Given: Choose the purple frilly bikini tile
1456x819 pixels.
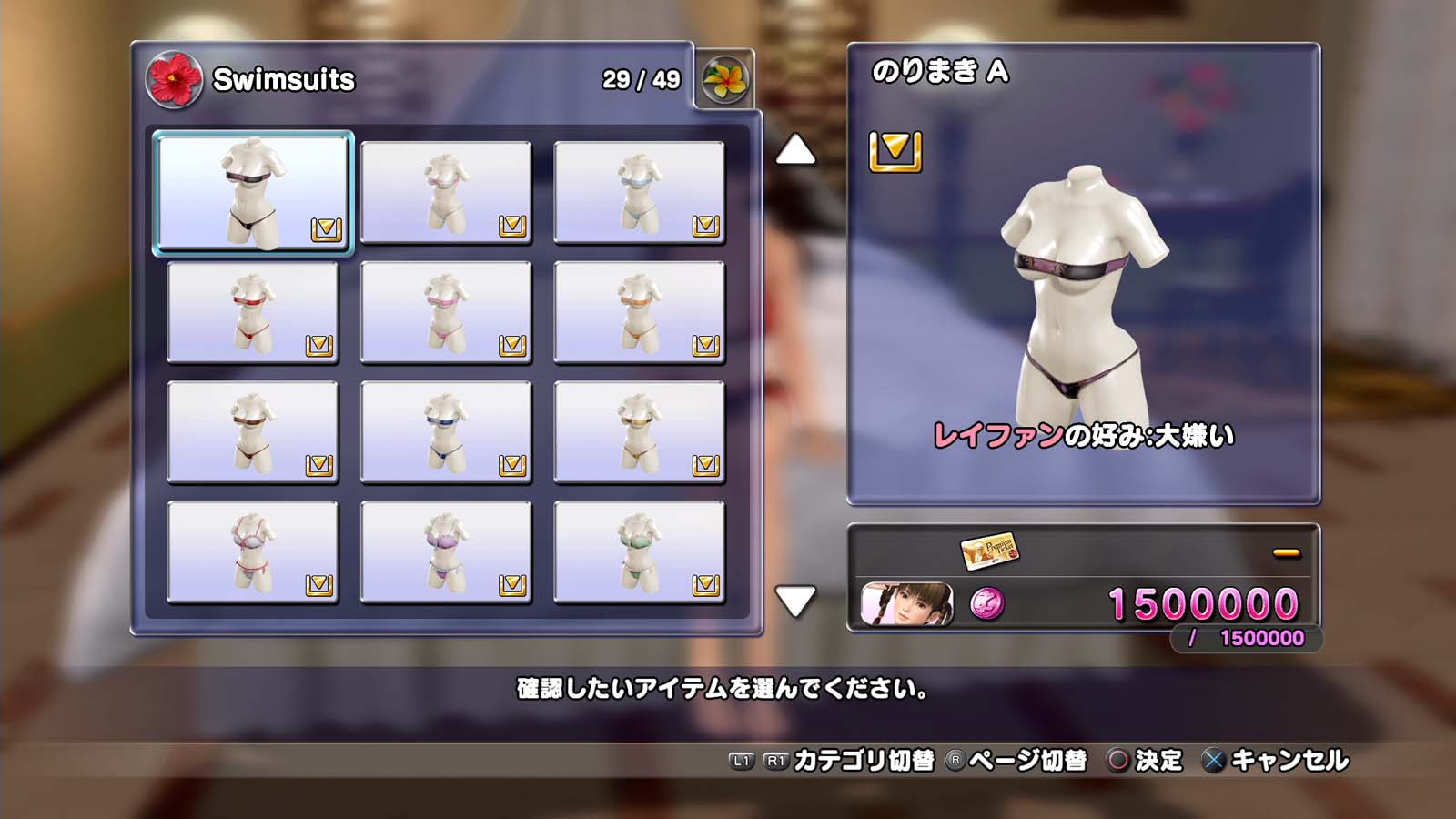Looking at the screenshot, I should 446,552.
